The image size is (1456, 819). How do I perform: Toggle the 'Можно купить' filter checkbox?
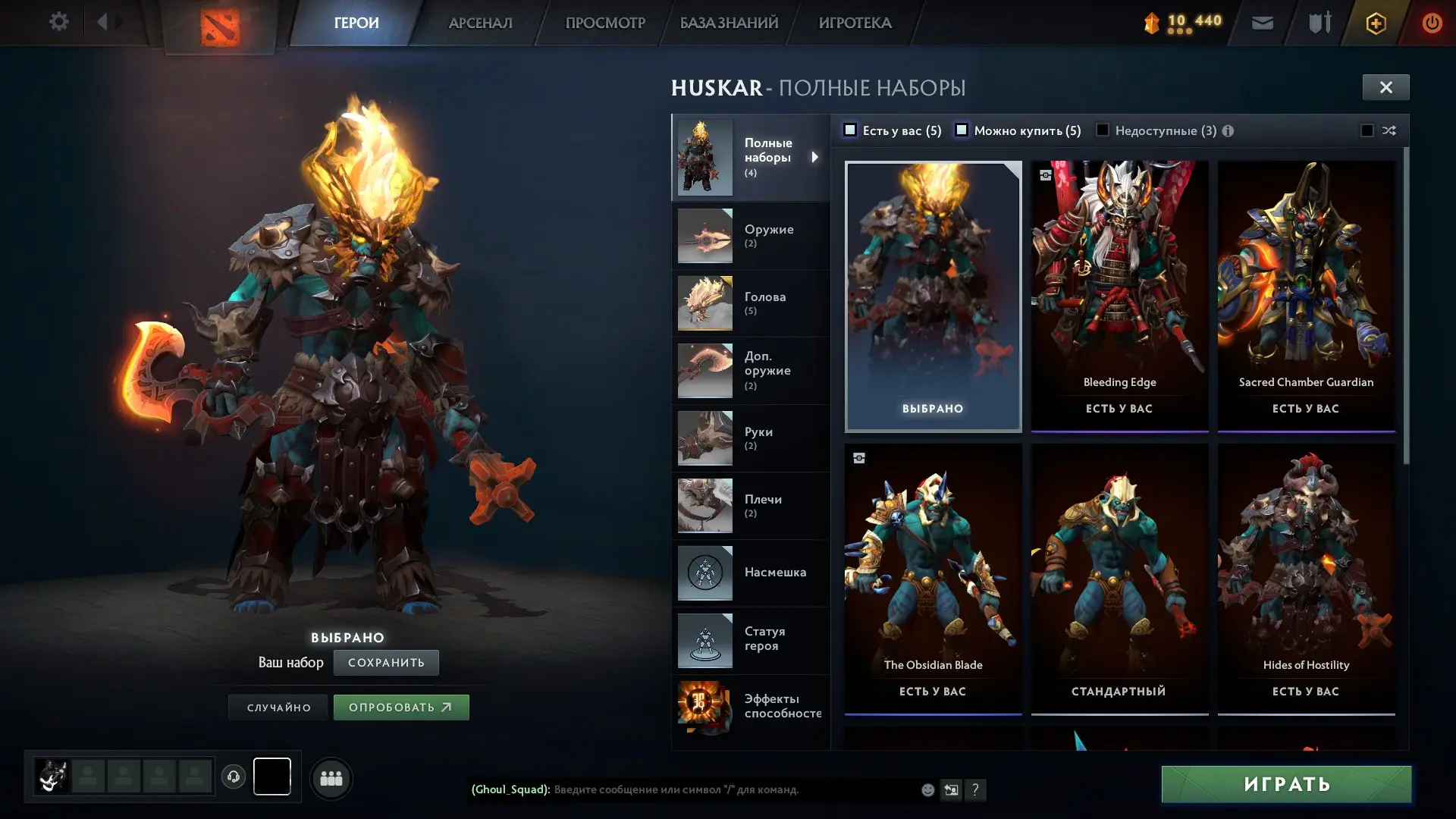pos(962,130)
